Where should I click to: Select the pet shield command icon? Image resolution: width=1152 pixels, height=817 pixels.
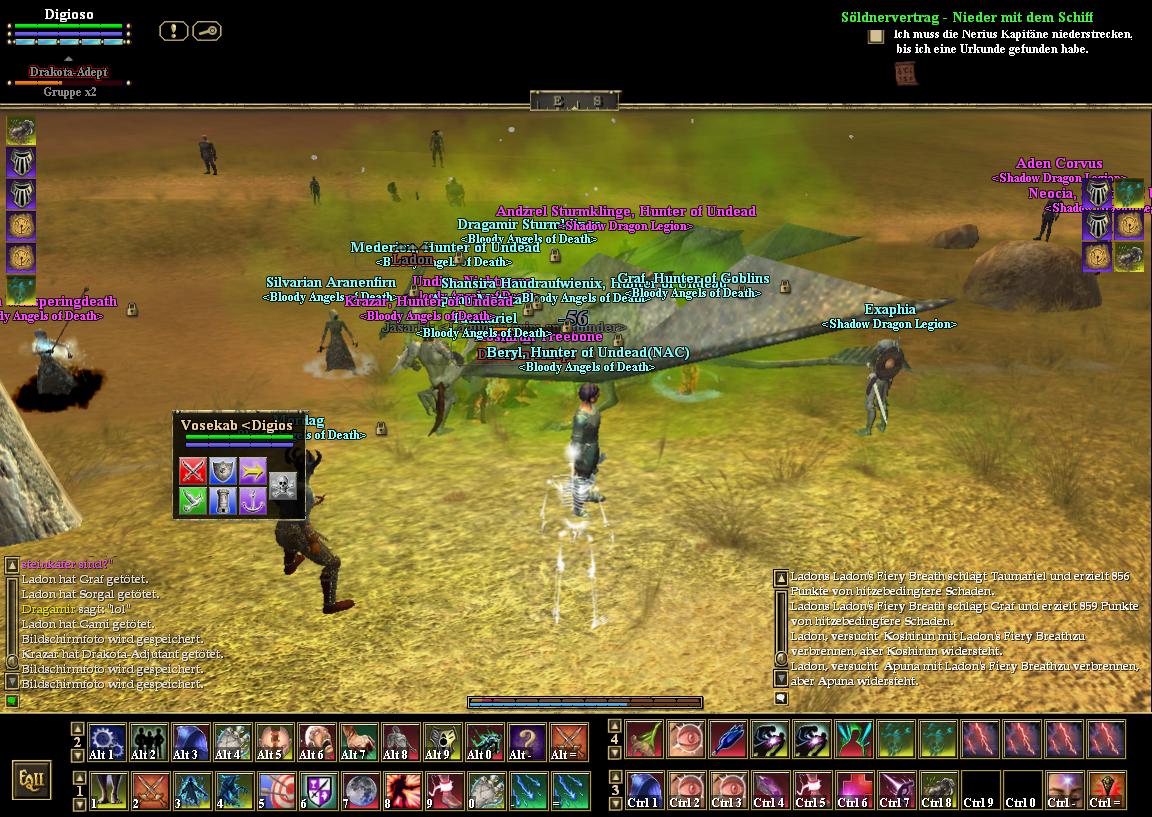pos(222,469)
